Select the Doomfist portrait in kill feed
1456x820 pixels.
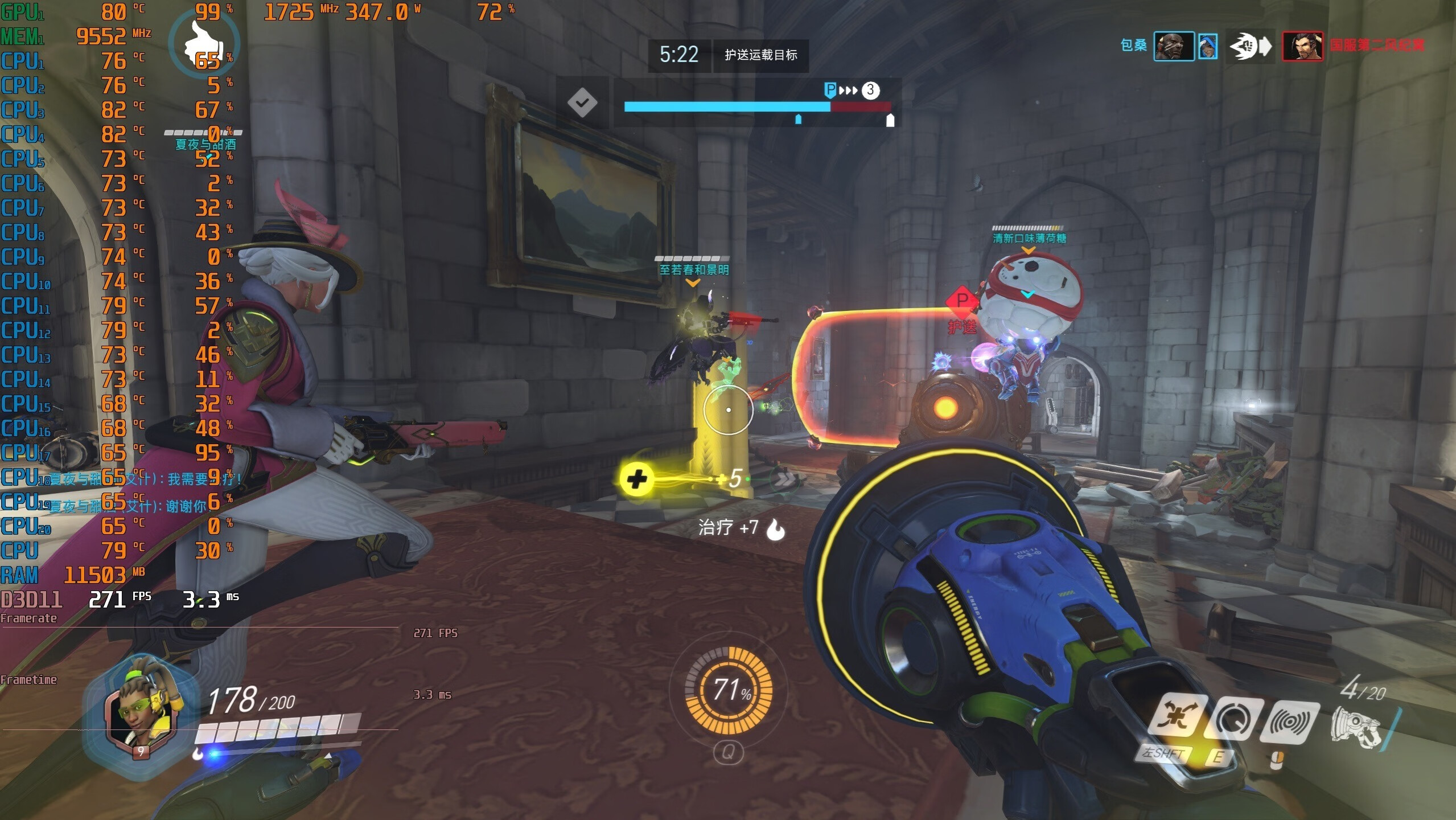(1173, 46)
